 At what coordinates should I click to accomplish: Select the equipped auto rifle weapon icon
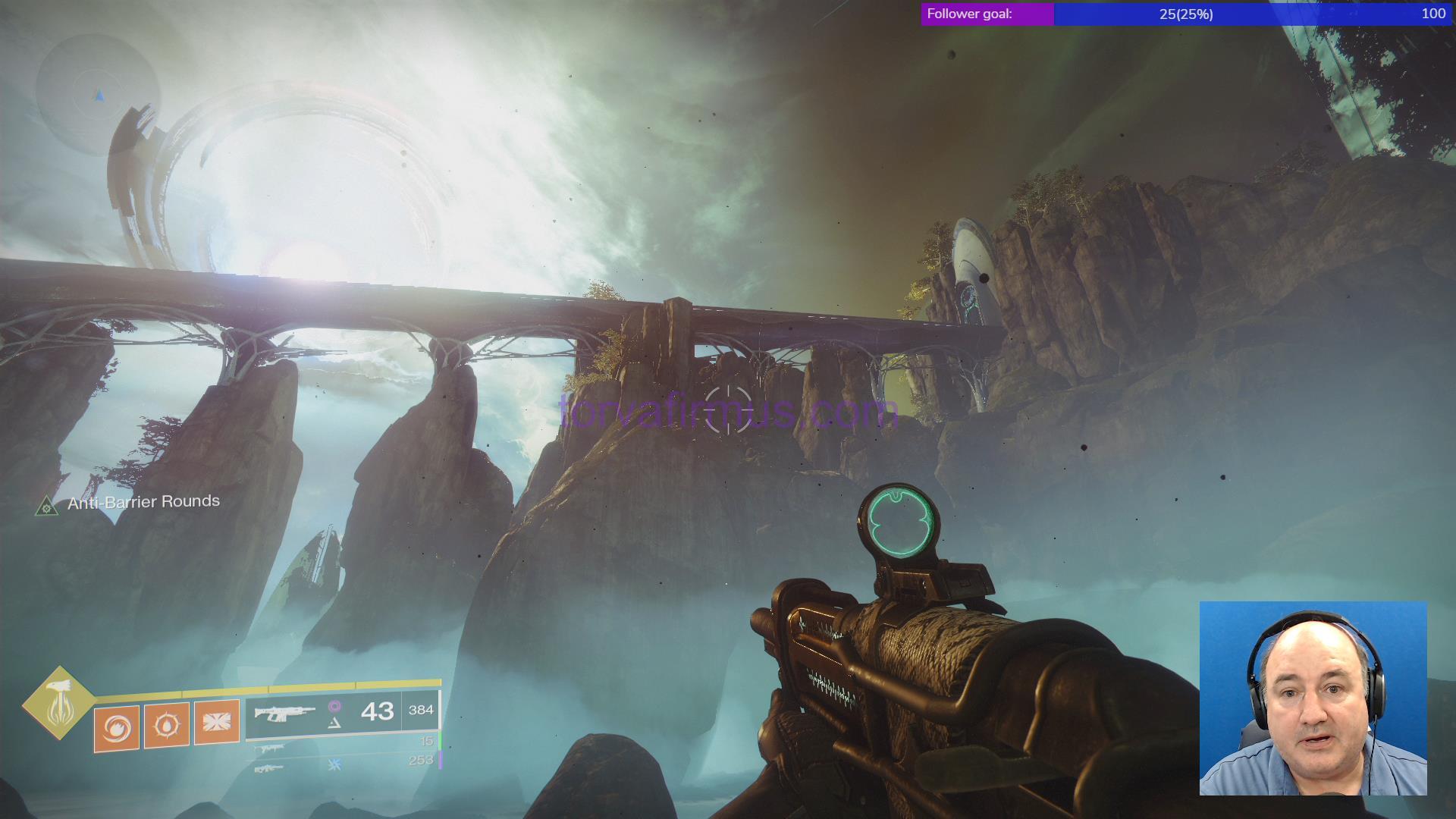(x=284, y=713)
